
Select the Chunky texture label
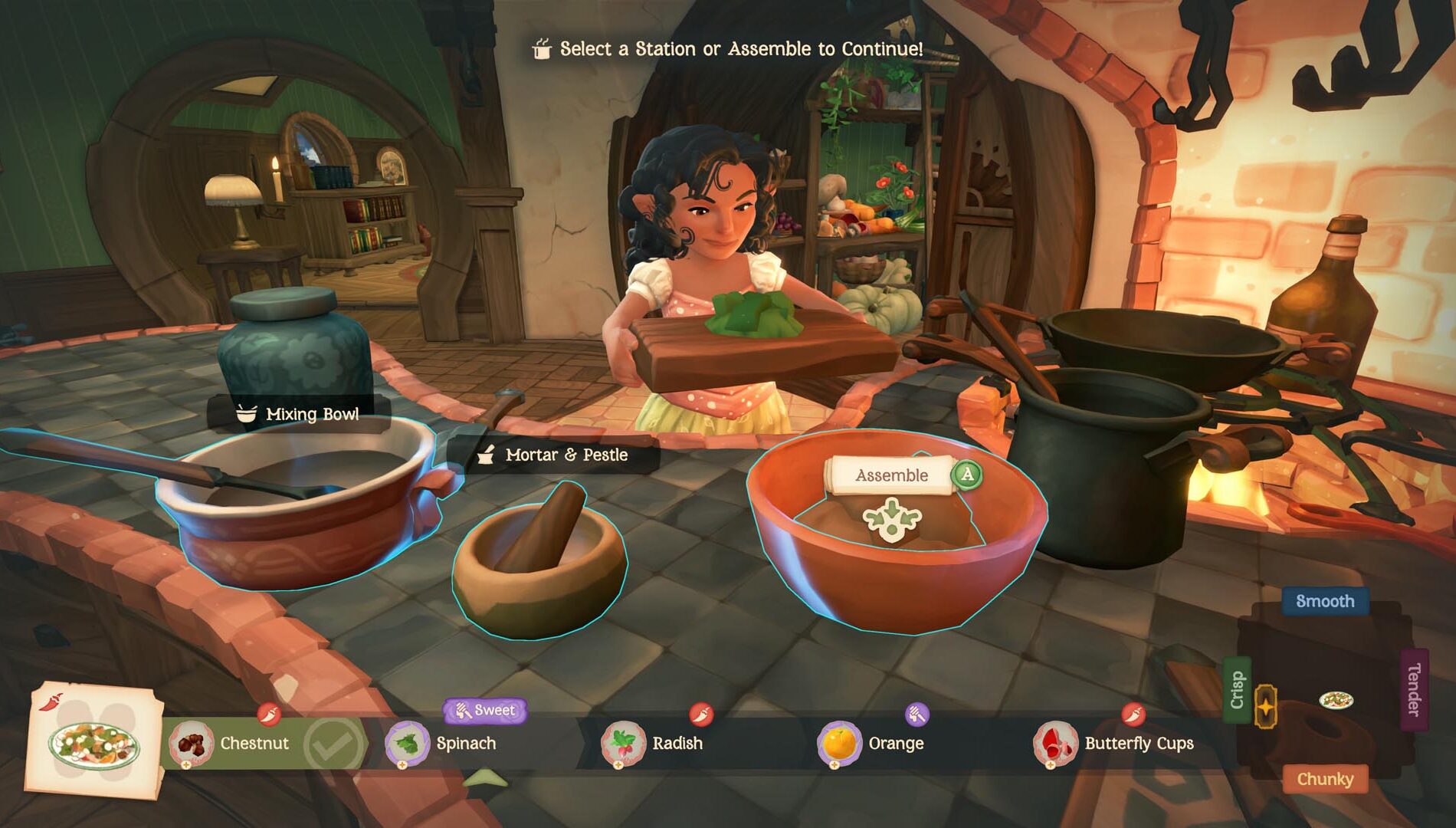[1325, 779]
